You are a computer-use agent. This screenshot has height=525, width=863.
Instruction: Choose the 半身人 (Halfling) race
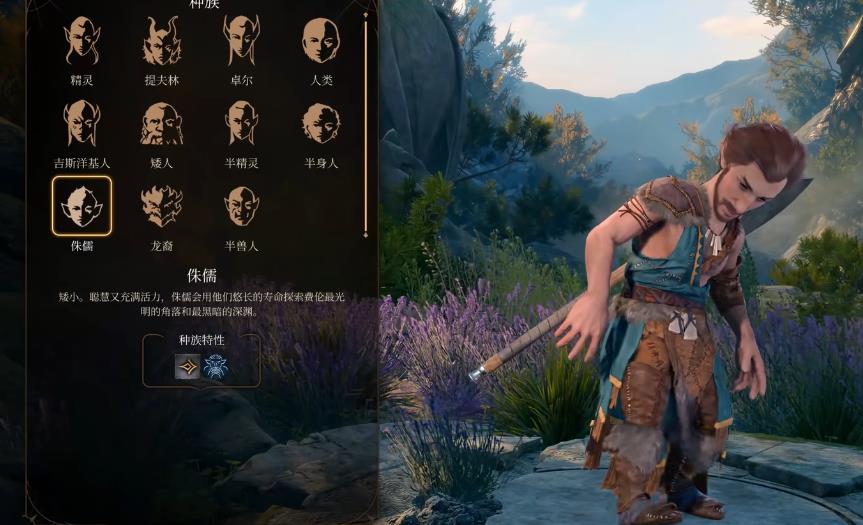[321, 123]
